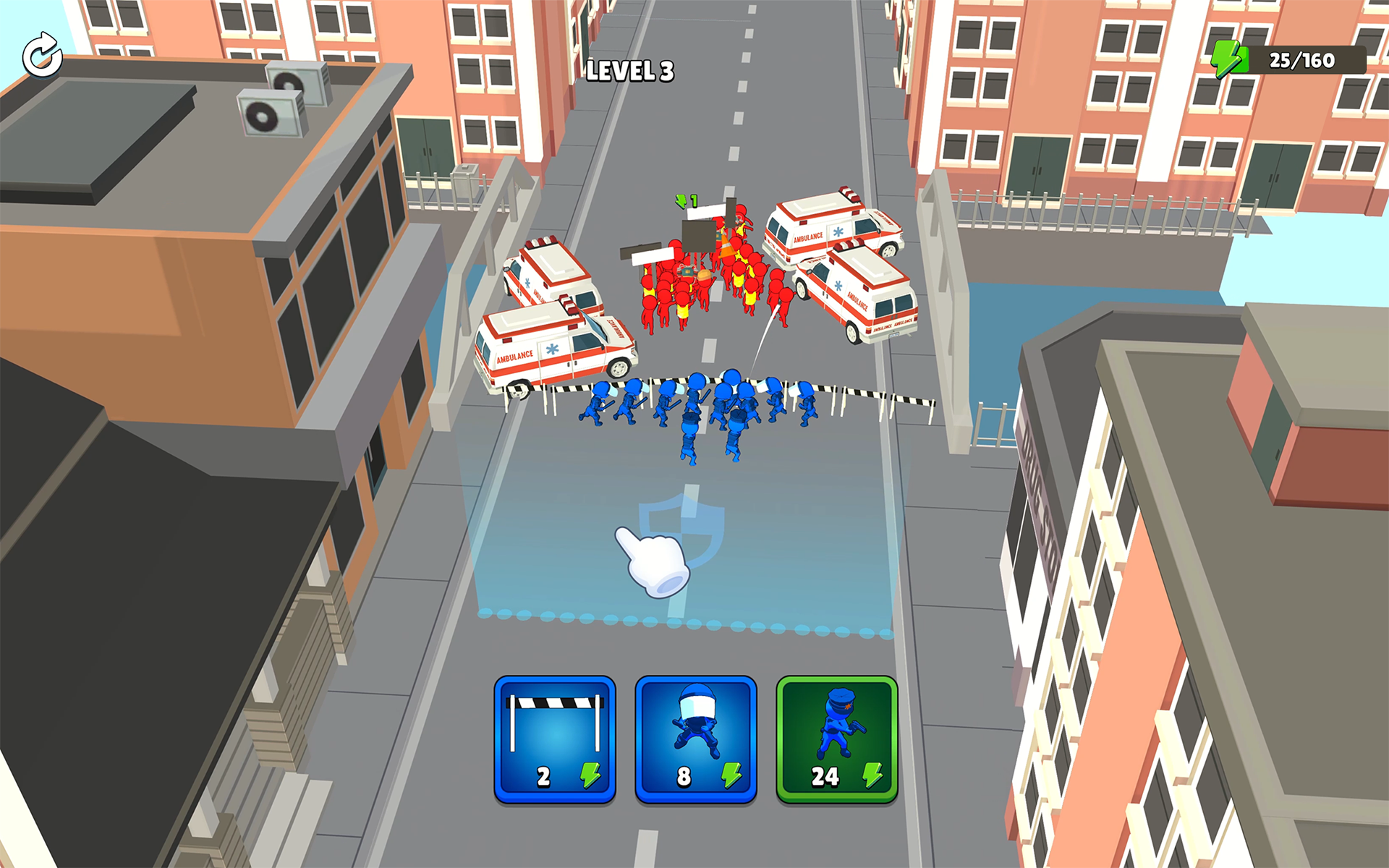This screenshot has width=1389, height=868.
Task: Tap the 25/160 energy counter bar
Action: click(x=1302, y=59)
